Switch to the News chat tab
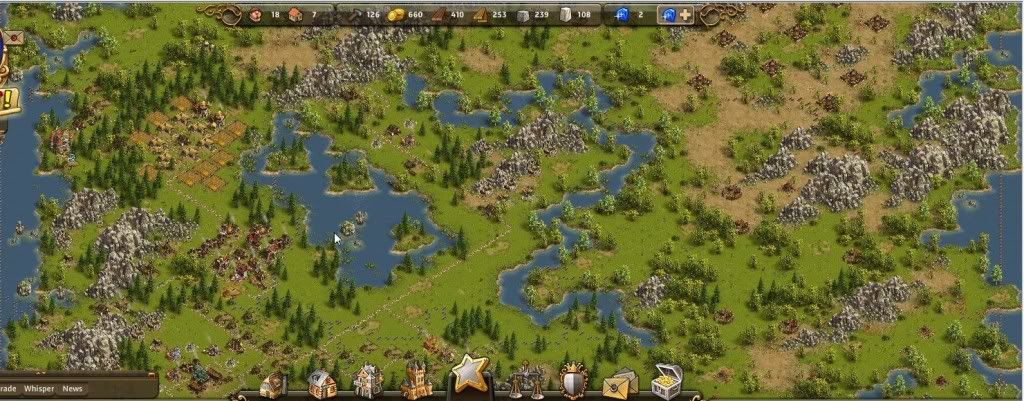The image size is (1024, 401). [72, 388]
